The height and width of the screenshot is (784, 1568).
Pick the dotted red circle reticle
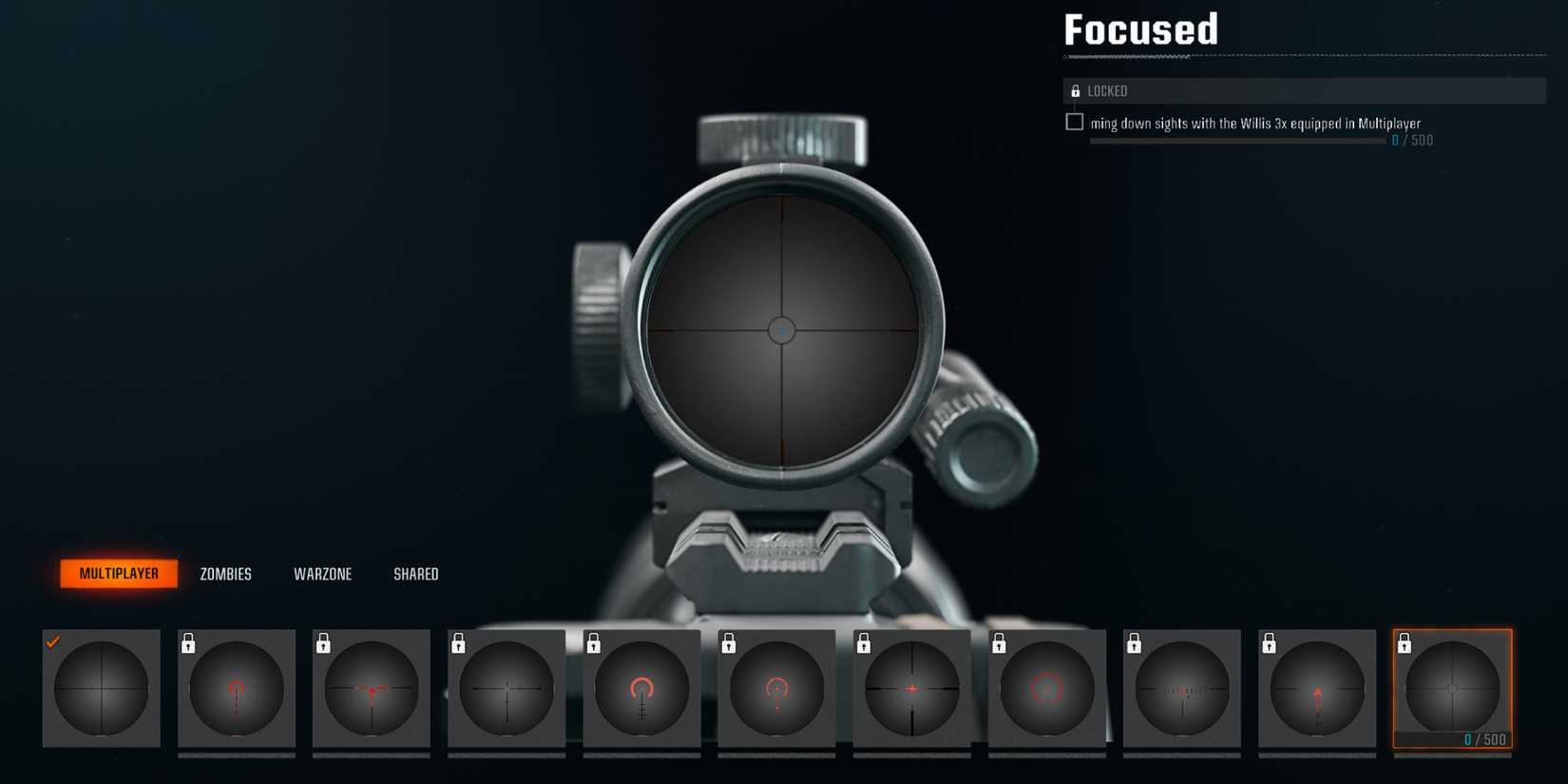coord(1046,689)
